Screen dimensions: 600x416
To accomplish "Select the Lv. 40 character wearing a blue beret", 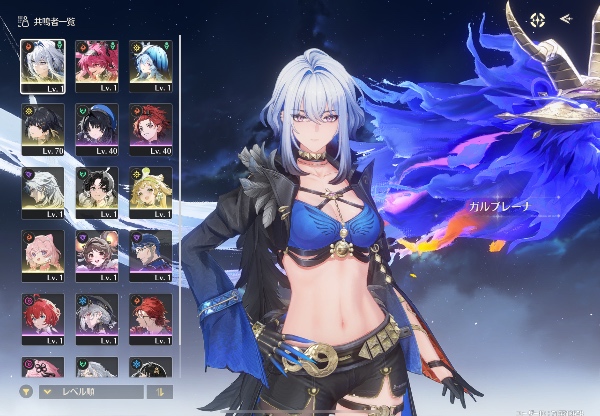I will coord(97,127).
